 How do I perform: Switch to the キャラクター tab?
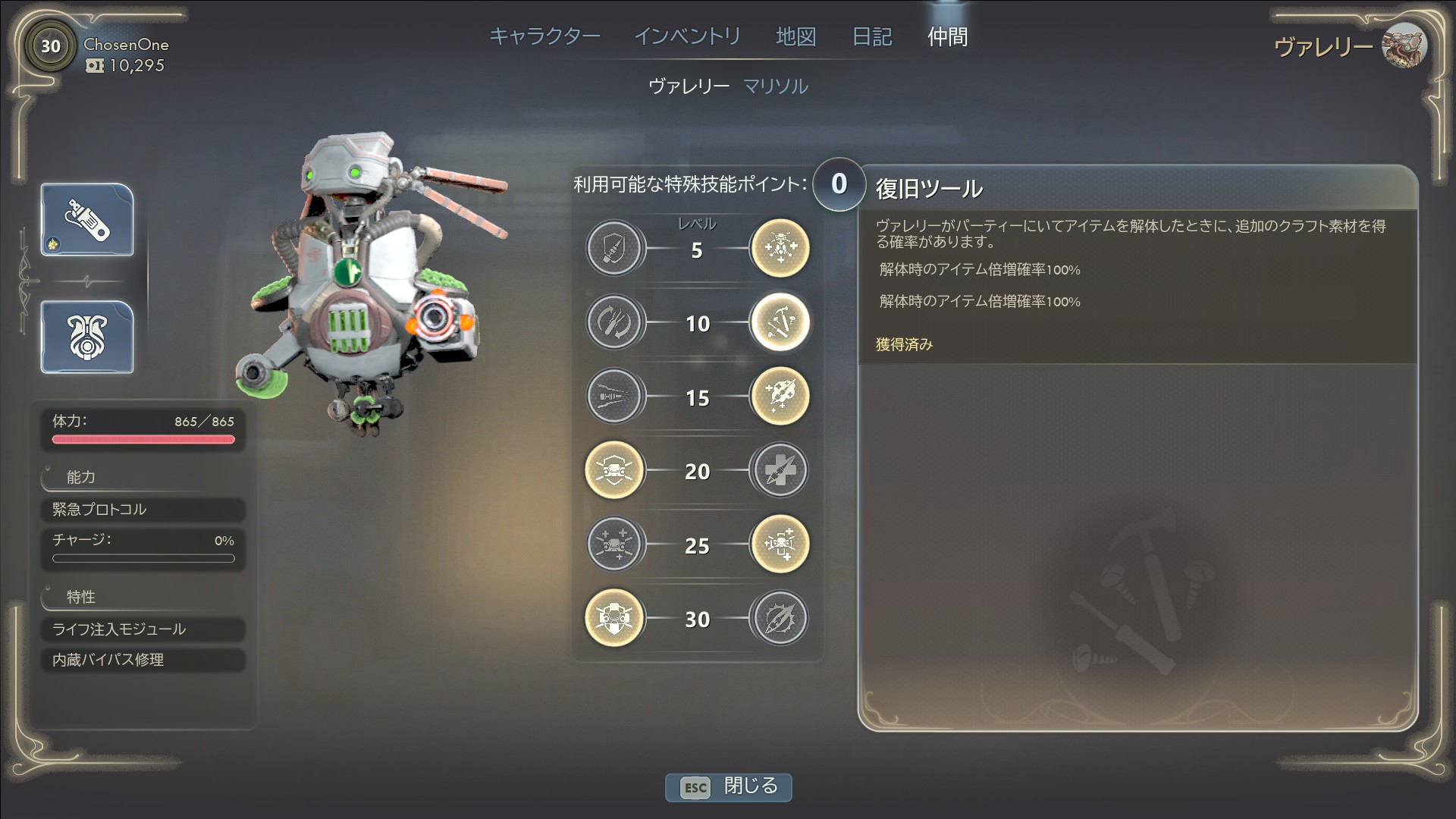coord(544,36)
